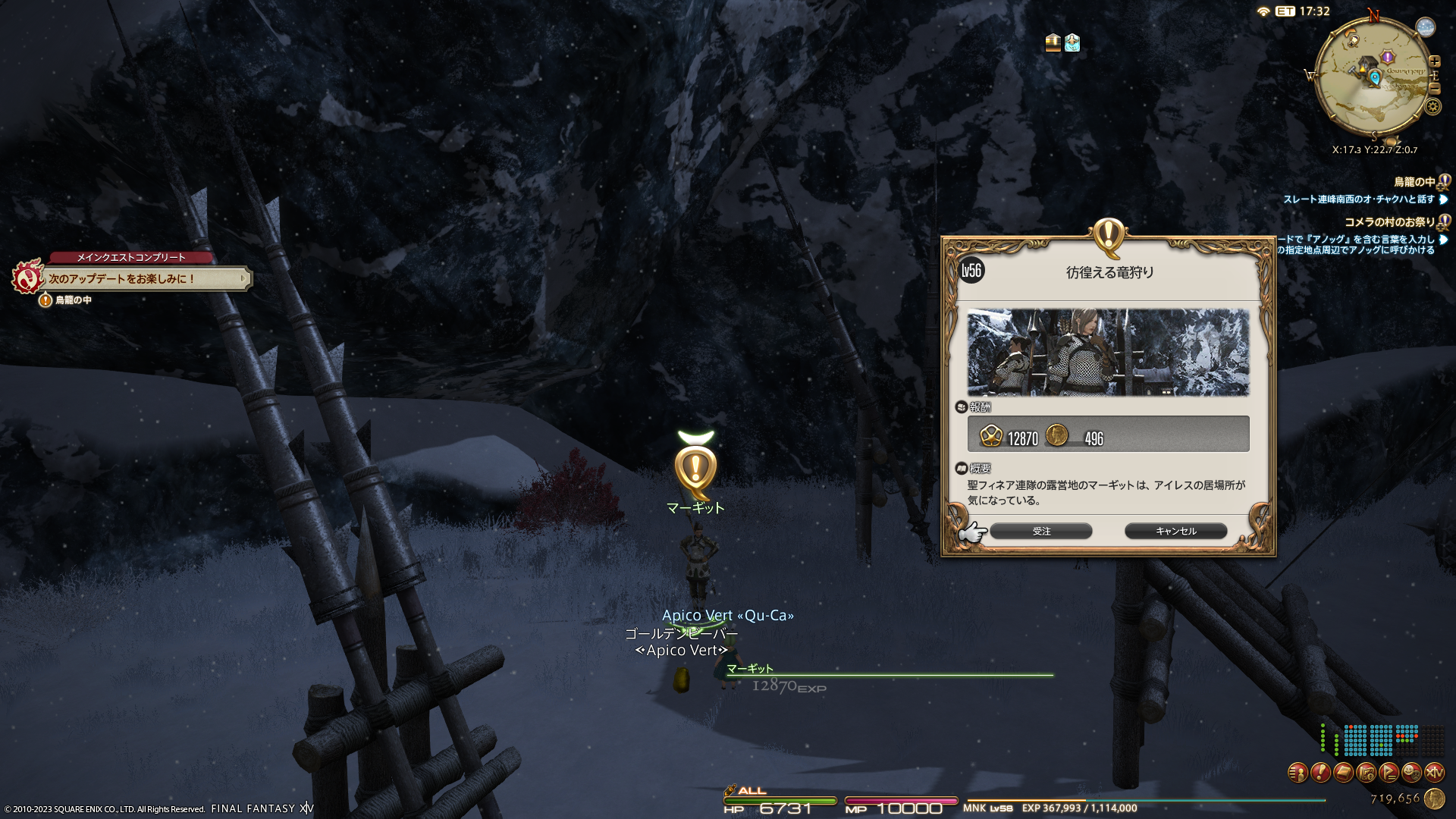This screenshot has width=1456, height=819.
Task: Open the XIV System menu icon
Action: click(1434, 773)
